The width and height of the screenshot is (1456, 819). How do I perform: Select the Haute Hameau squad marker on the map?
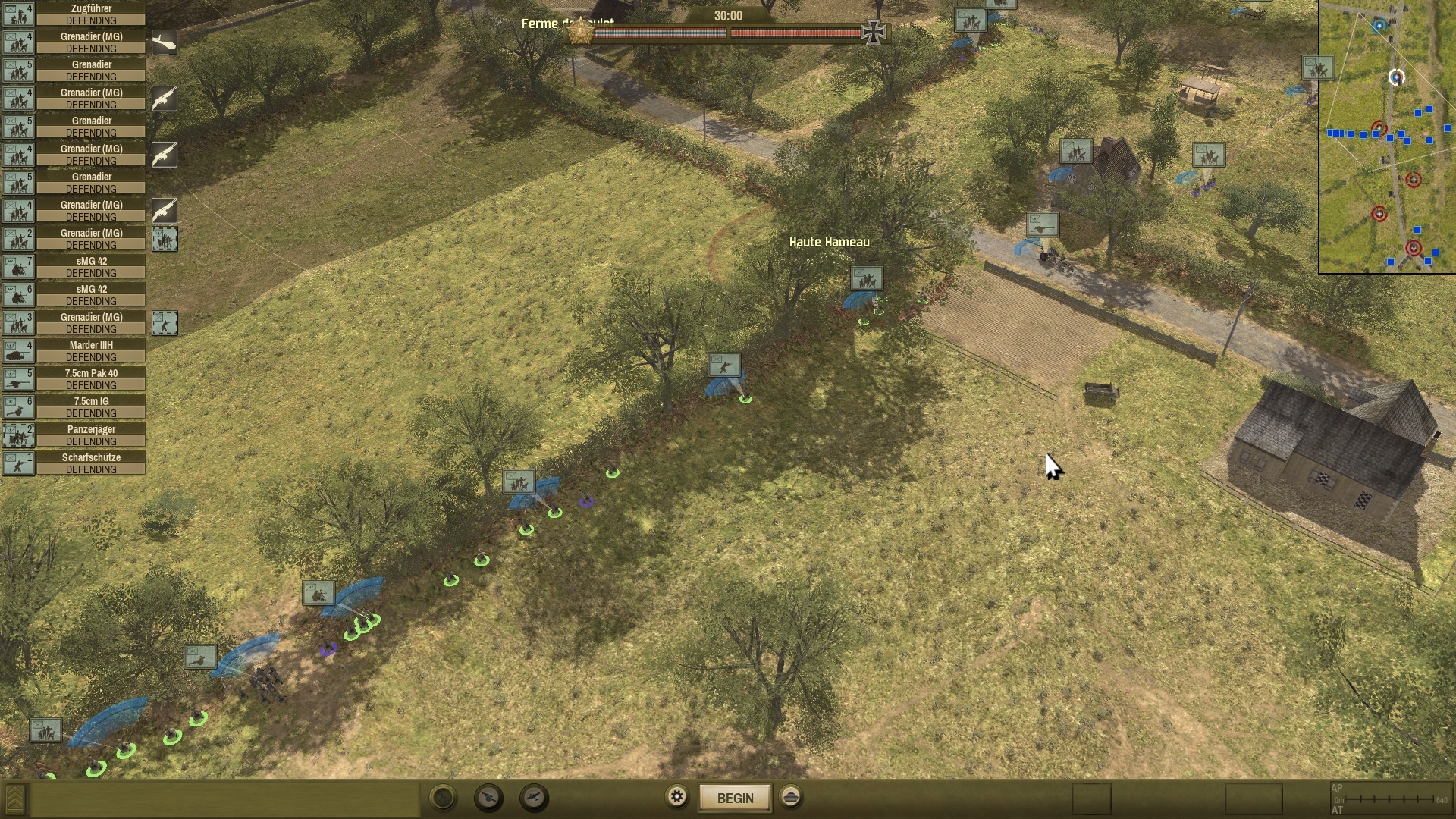(866, 278)
